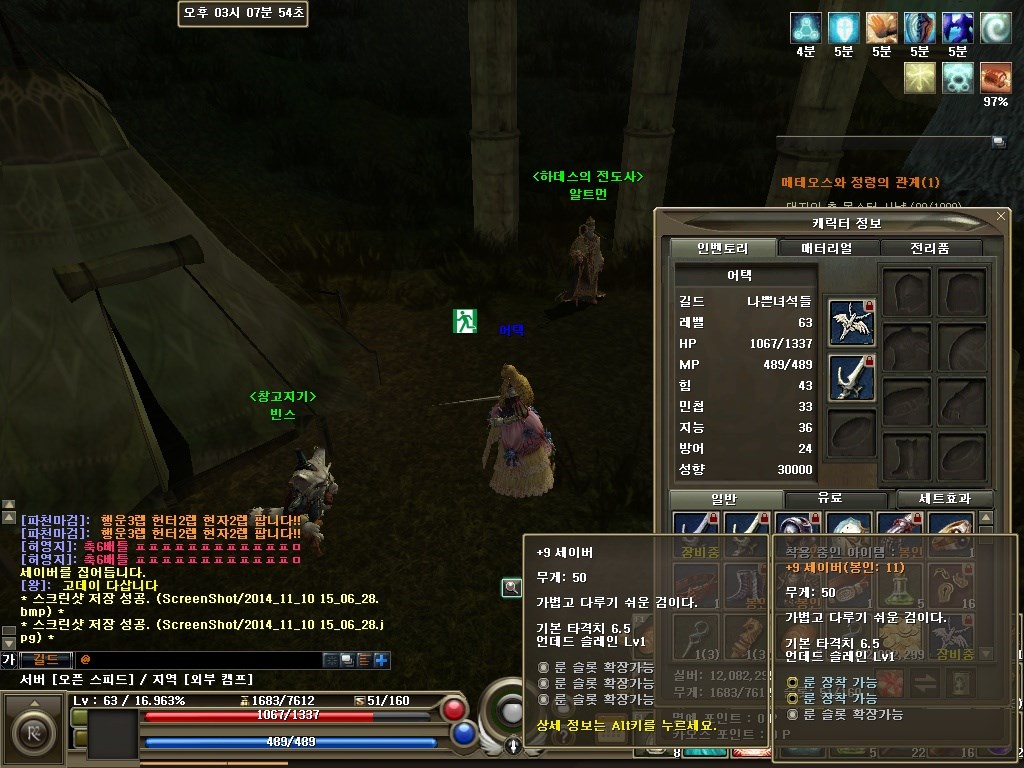Screen dimensions: 1024x768
Task: Click the white swirl buff icon
Action: [x=995, y=28]
